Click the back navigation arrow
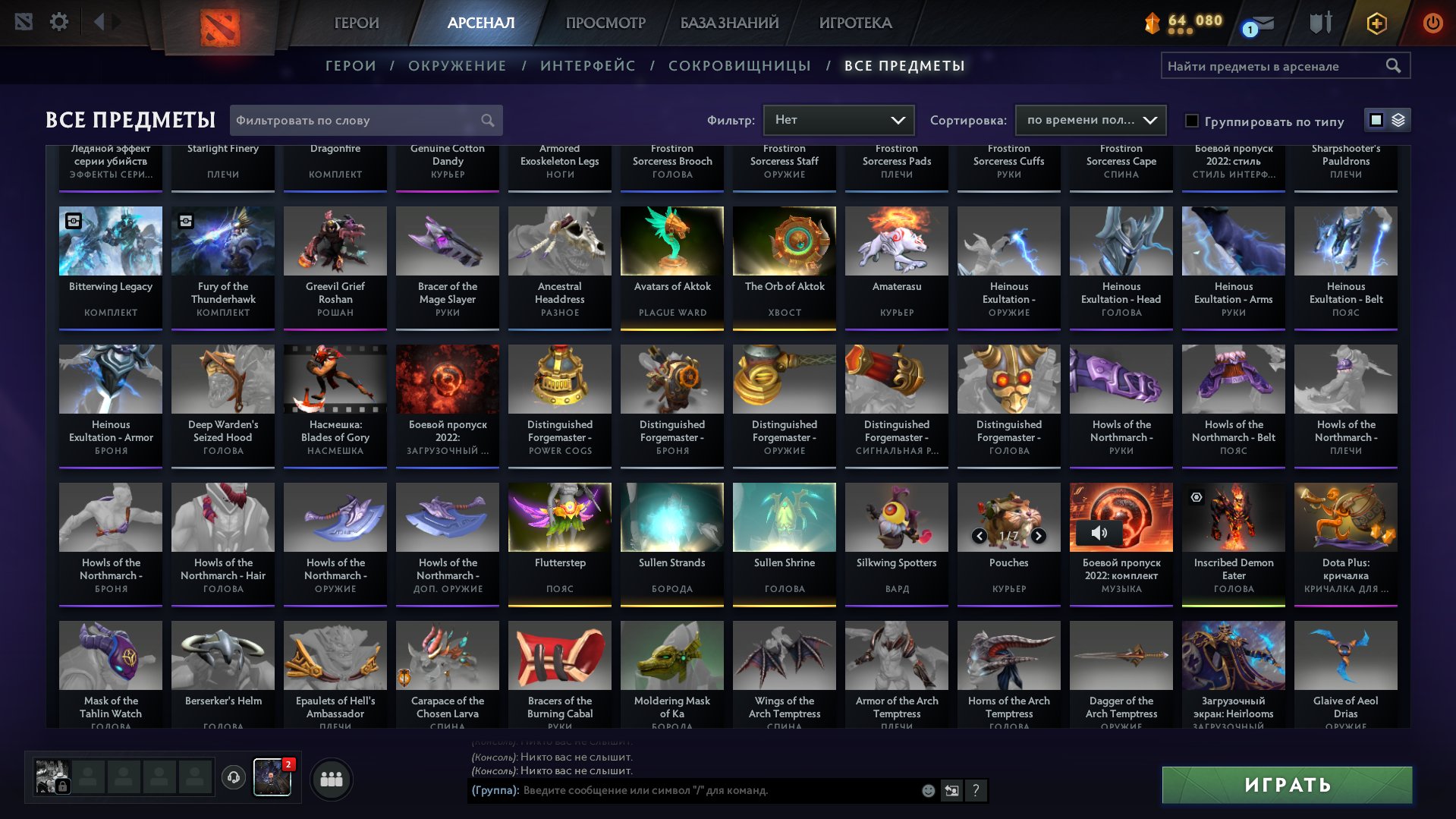The image size is (1456, 819). 99,21
